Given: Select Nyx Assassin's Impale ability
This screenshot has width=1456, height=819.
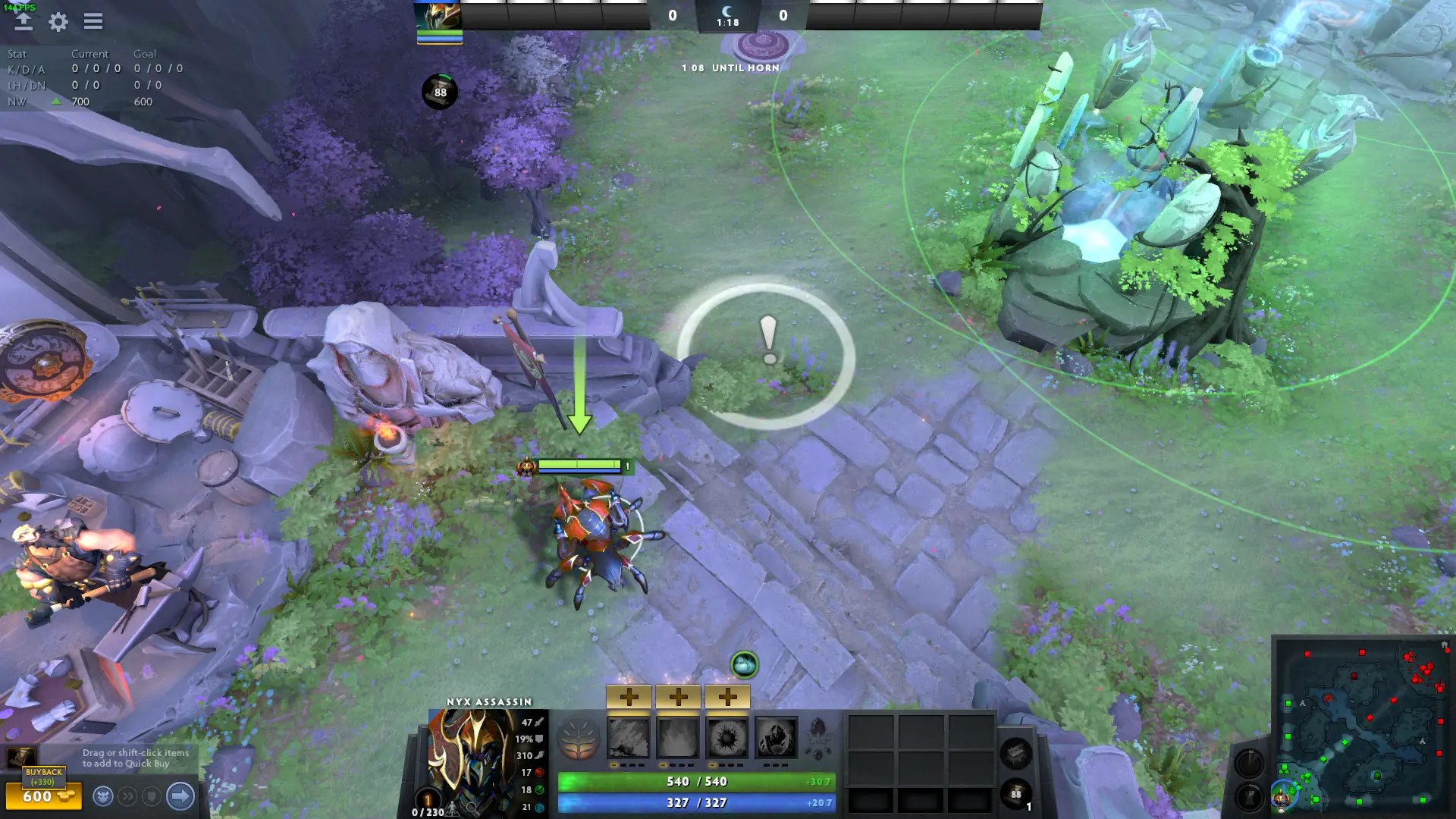Looking at the screenshot, I should 629,737.
